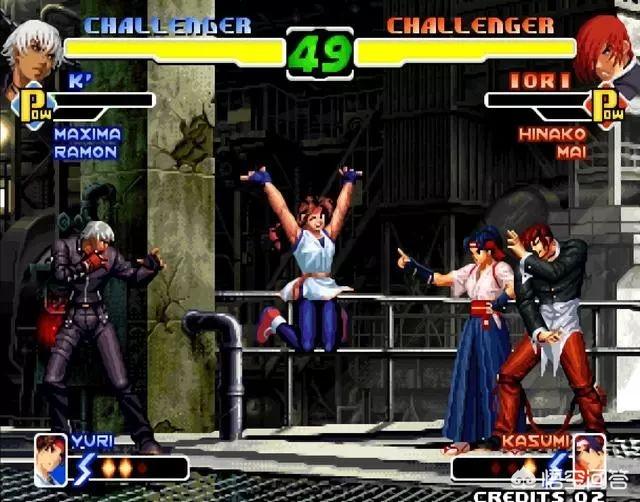Choose teammate Ramon from the team list
640x502 pixels.
coord(85,152)
